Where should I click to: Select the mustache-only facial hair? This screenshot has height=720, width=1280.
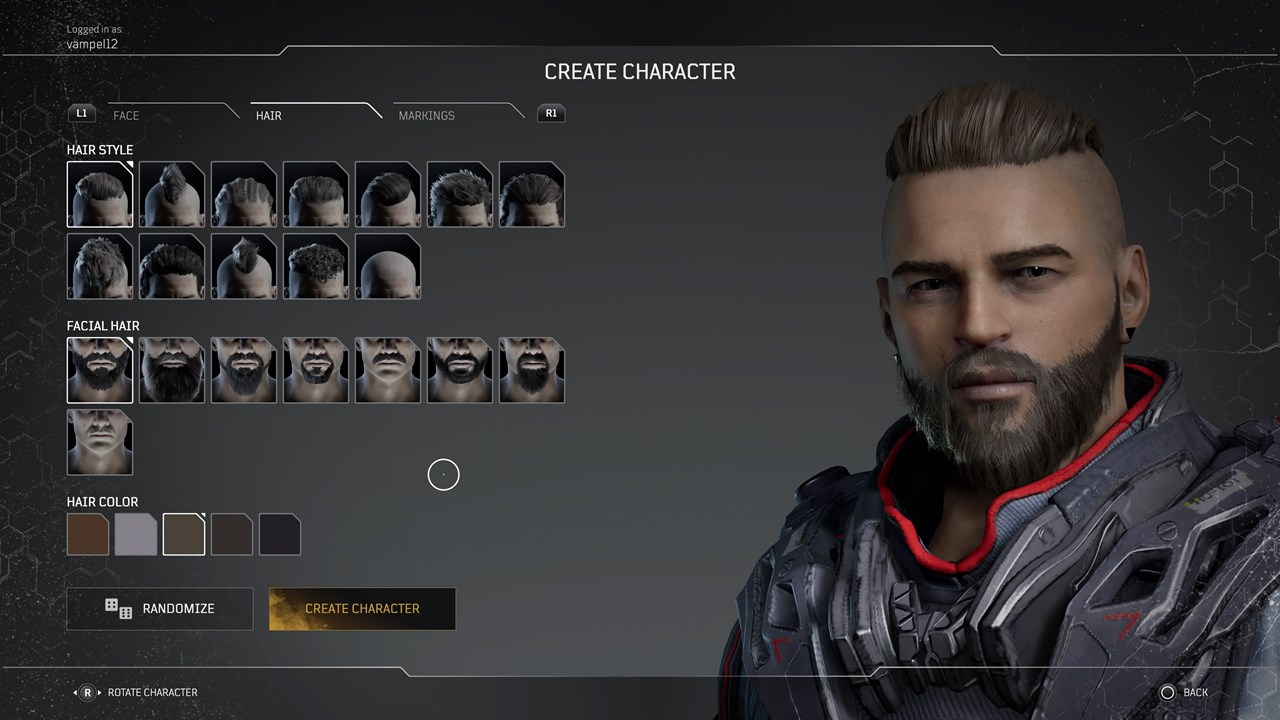[x=388, y=371]
